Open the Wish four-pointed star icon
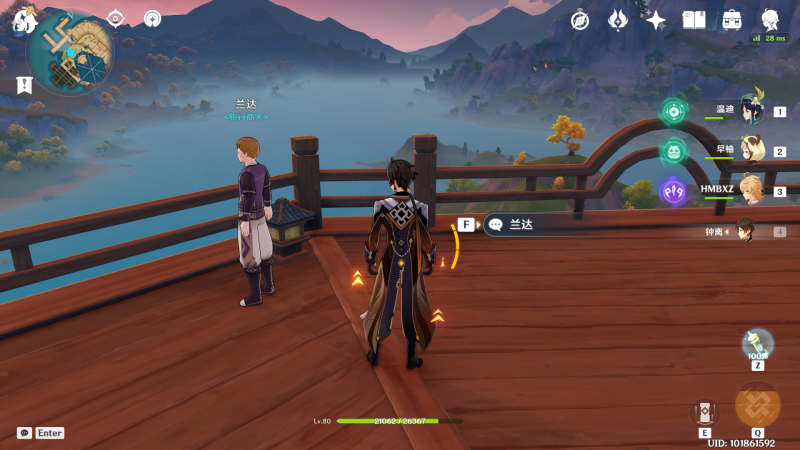800x450 pixels. [x=656, y=19]
